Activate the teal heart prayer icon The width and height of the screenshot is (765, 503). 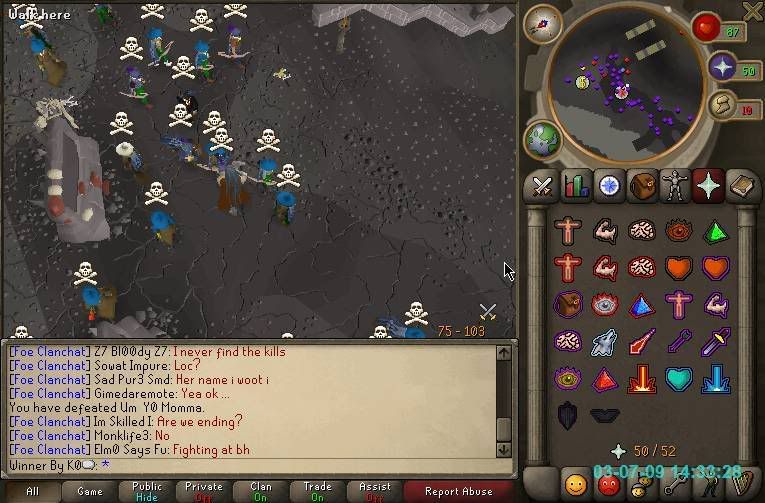(678, 379)
